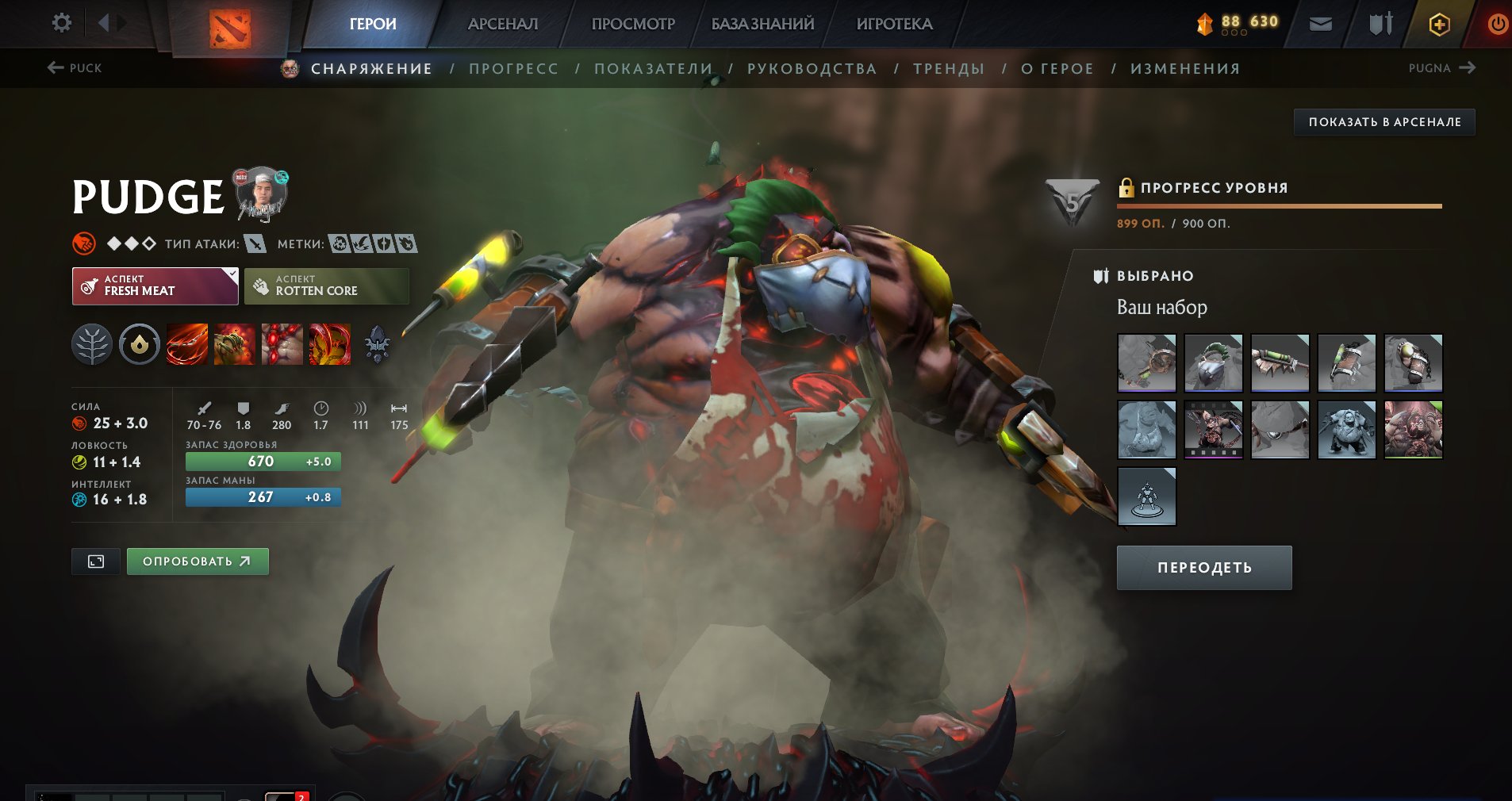Go to the Игротека tab
Screen dimensions: 1512x801
pyautogui.click(x=894, y=24)
